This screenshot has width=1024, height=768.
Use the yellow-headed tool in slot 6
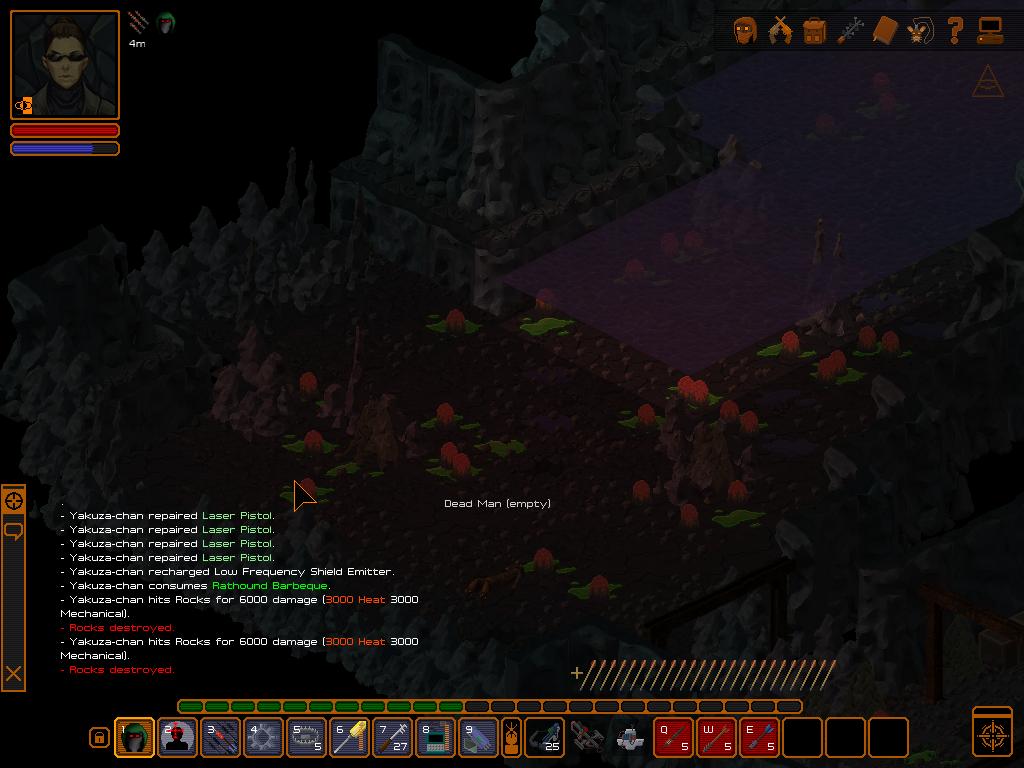(350, 738)
